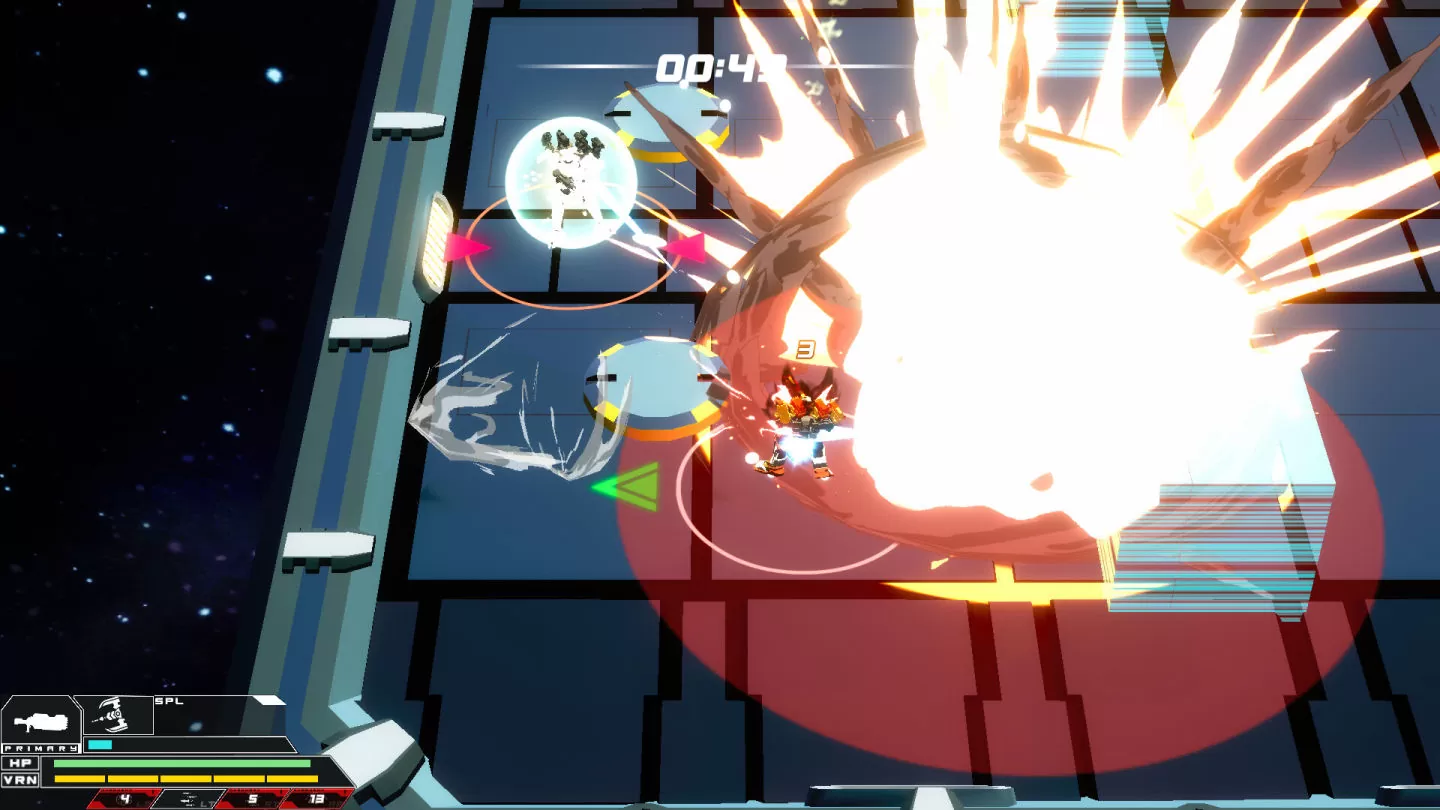Click the red ammo counter showing 5
The image size is (1440, 810).
pyautogui.click(x=255, y=800)
